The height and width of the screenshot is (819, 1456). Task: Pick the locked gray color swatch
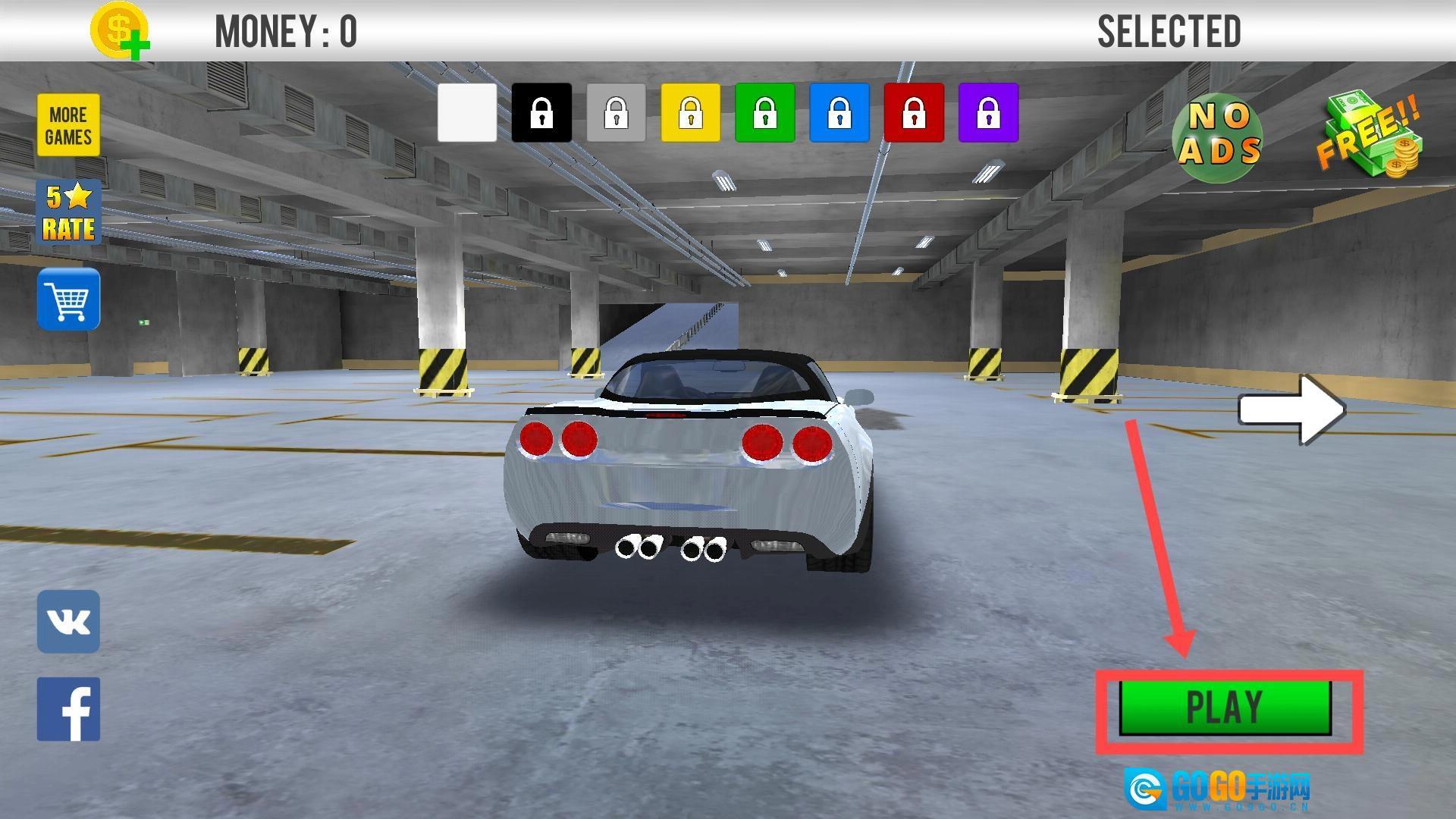[x=616, y=113]
